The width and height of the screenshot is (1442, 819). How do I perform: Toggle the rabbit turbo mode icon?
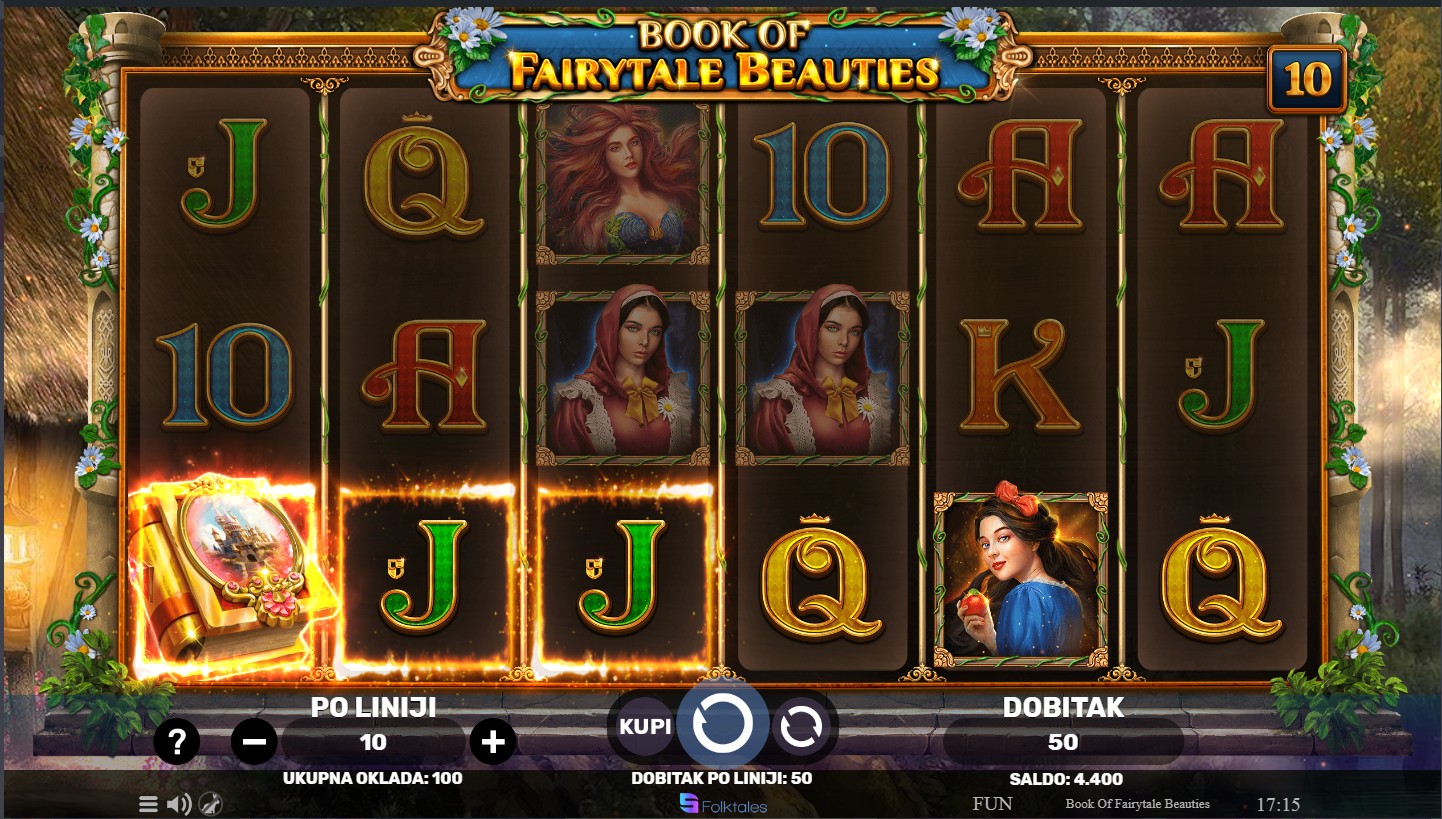point(210,804)
